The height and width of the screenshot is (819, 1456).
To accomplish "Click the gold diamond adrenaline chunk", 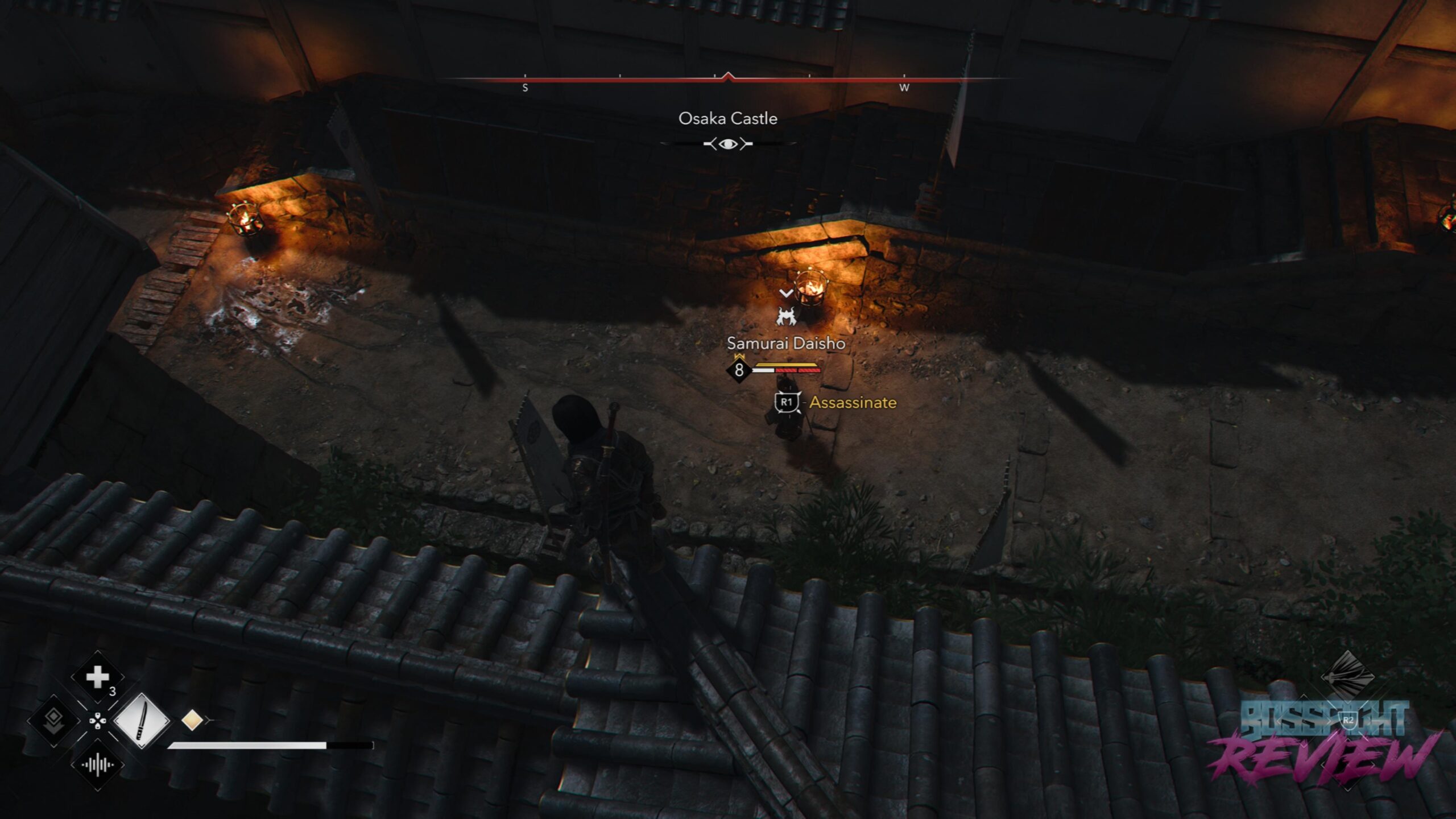I will [192, 720].
